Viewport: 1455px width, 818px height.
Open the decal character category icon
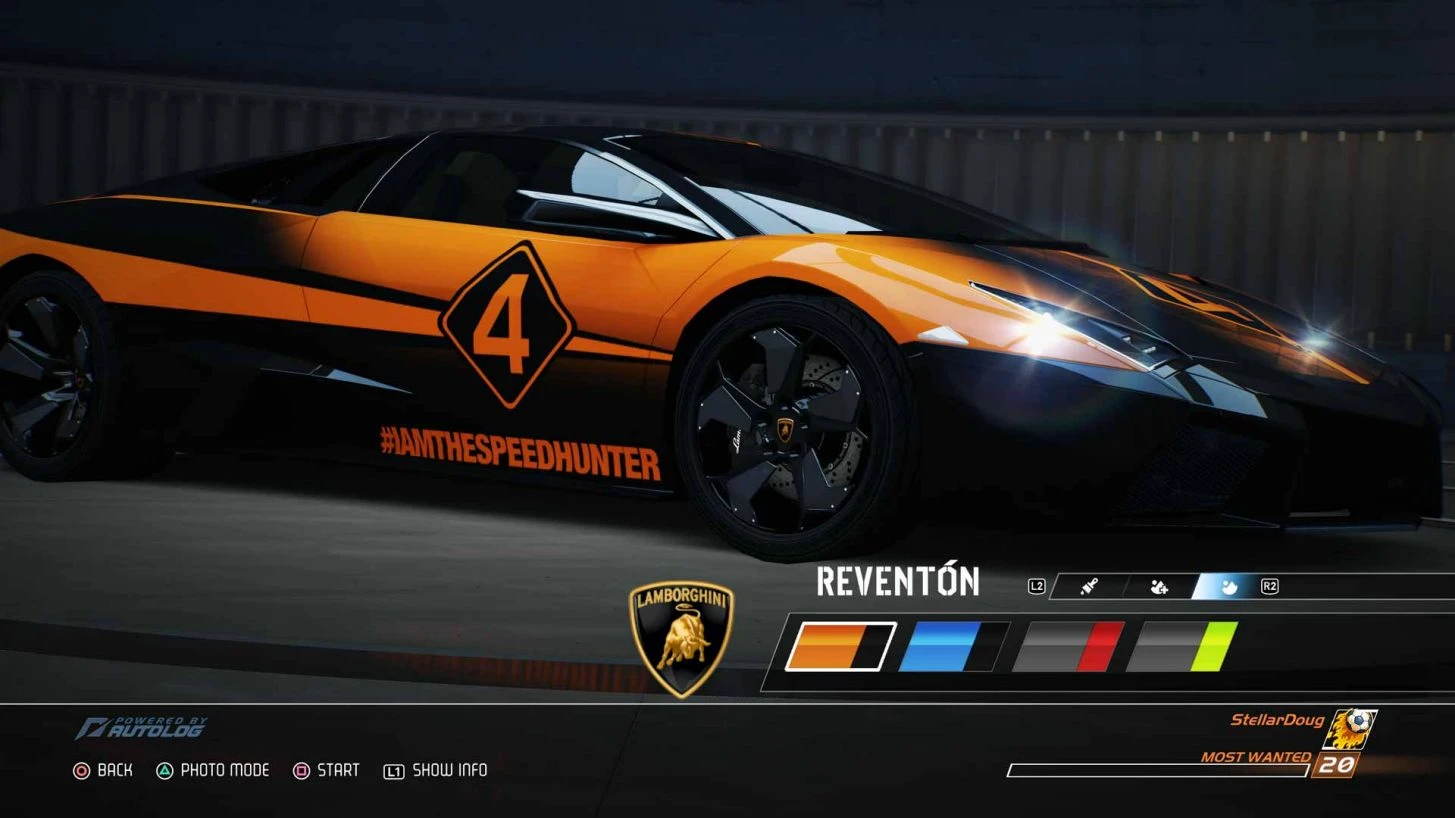pyautogui.click(x=1159, y=587)
